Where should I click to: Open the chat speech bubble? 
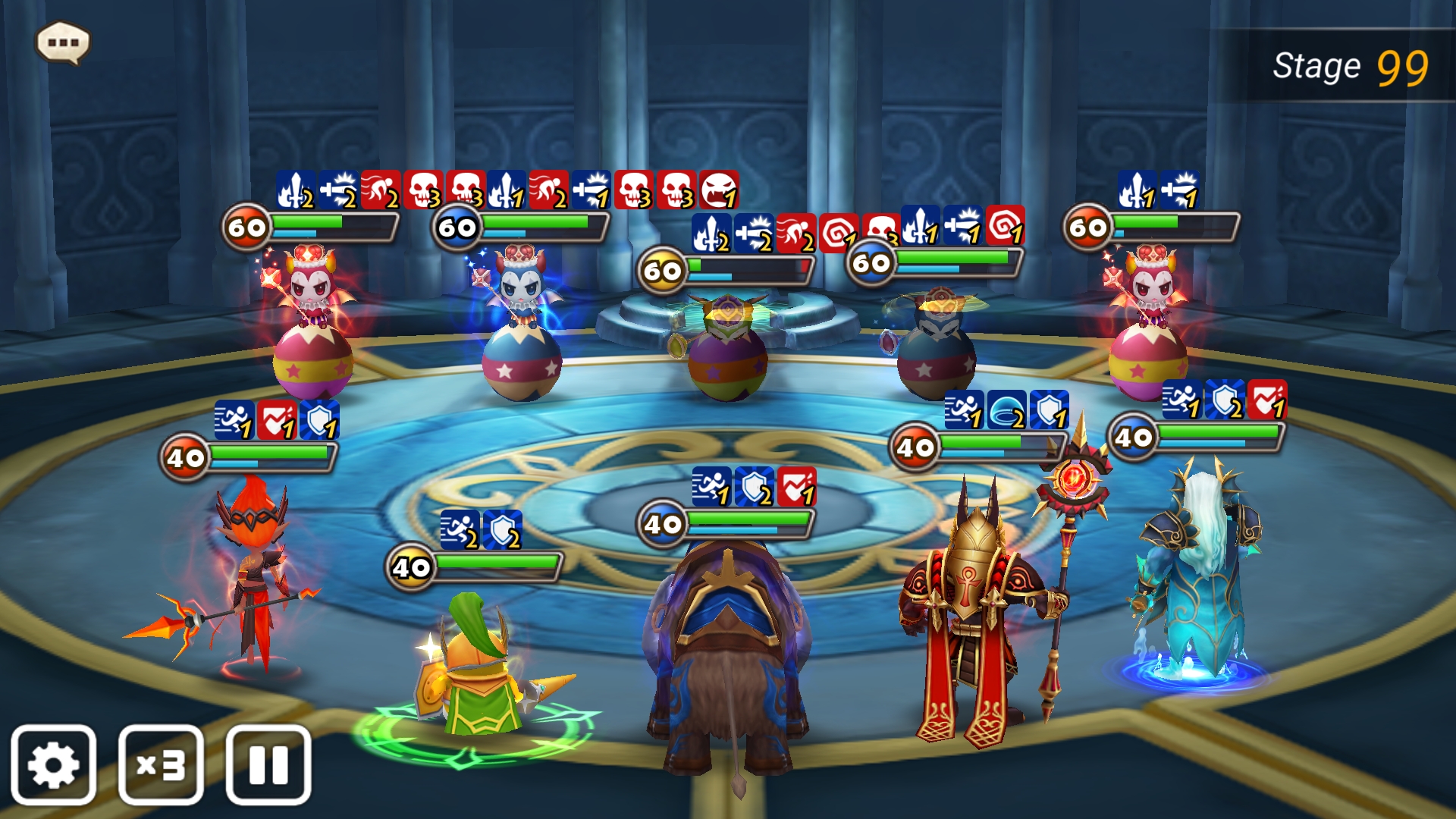click(63, 42)
